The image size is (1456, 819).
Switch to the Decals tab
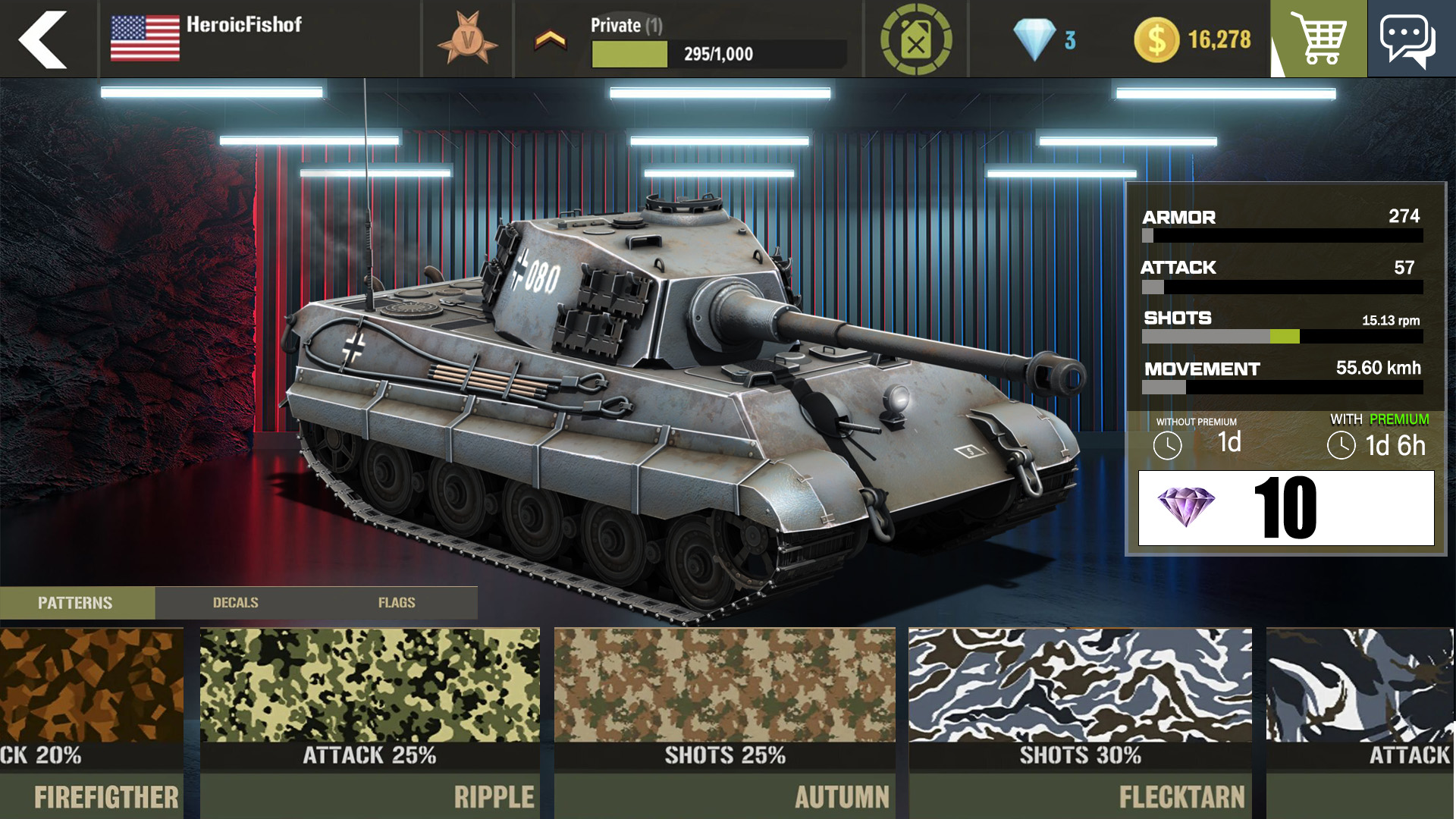235,603
